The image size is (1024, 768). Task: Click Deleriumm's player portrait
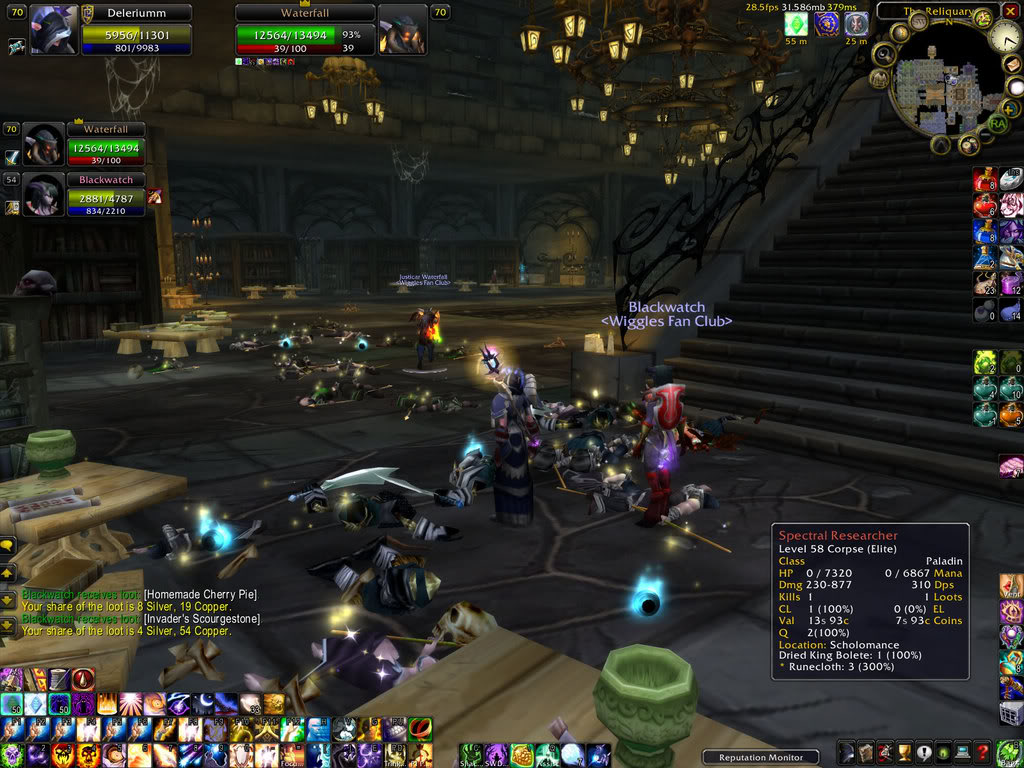tap(53, 30)
